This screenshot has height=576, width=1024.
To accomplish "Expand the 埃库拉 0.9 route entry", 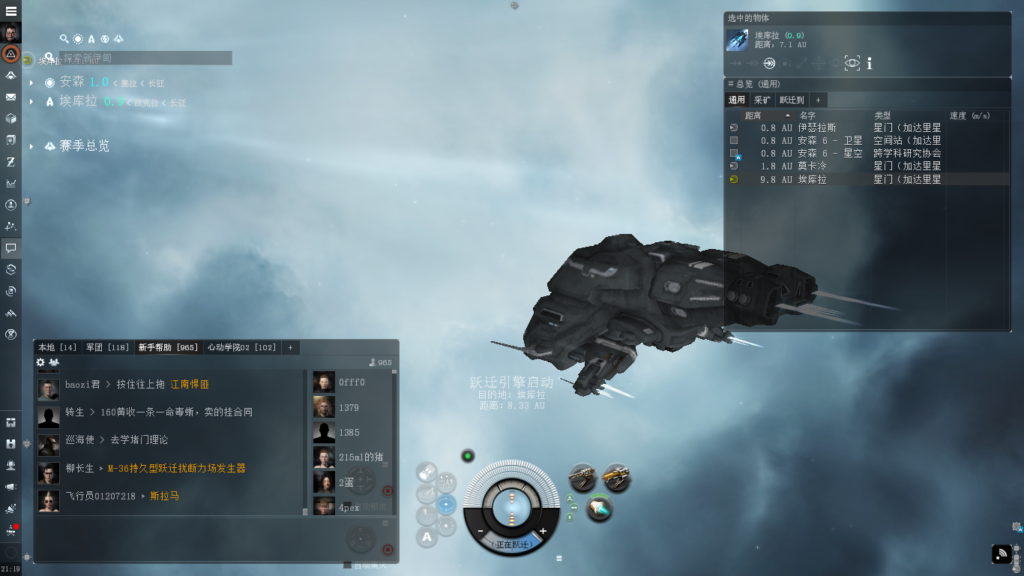I will pos(33,101).
